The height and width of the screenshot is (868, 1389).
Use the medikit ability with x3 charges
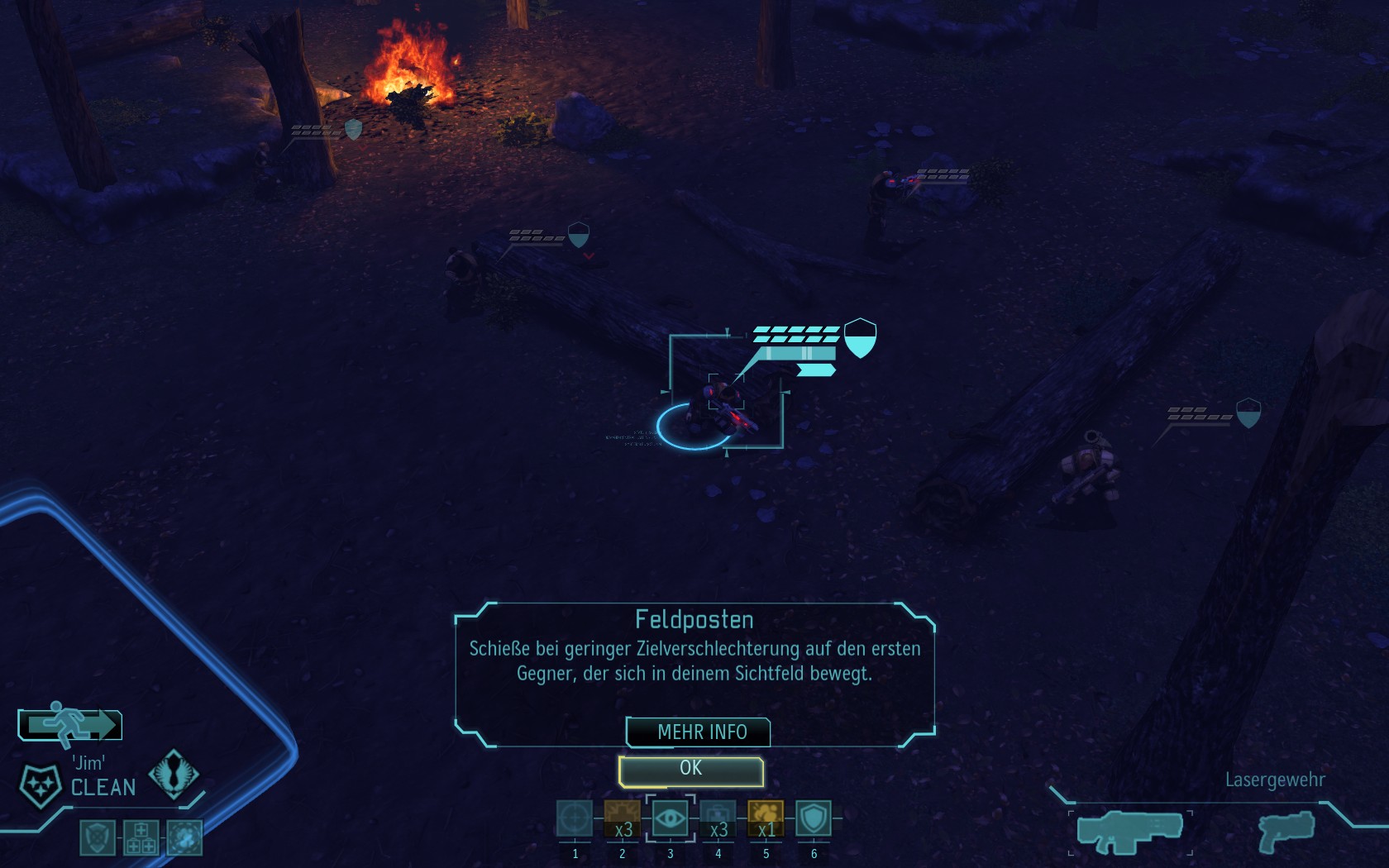718,818
